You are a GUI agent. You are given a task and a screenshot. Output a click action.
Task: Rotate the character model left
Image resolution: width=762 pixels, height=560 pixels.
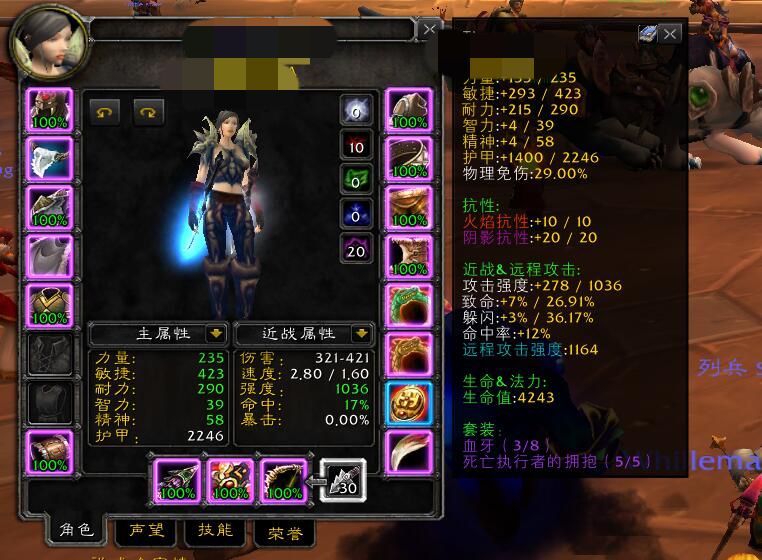point(103,113)
